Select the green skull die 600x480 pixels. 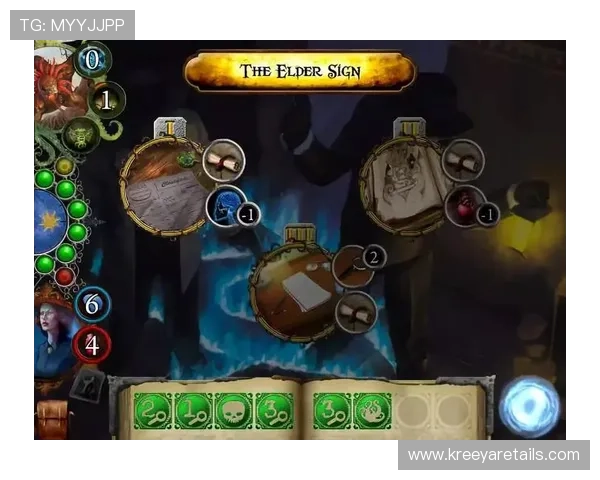point(233,410)
